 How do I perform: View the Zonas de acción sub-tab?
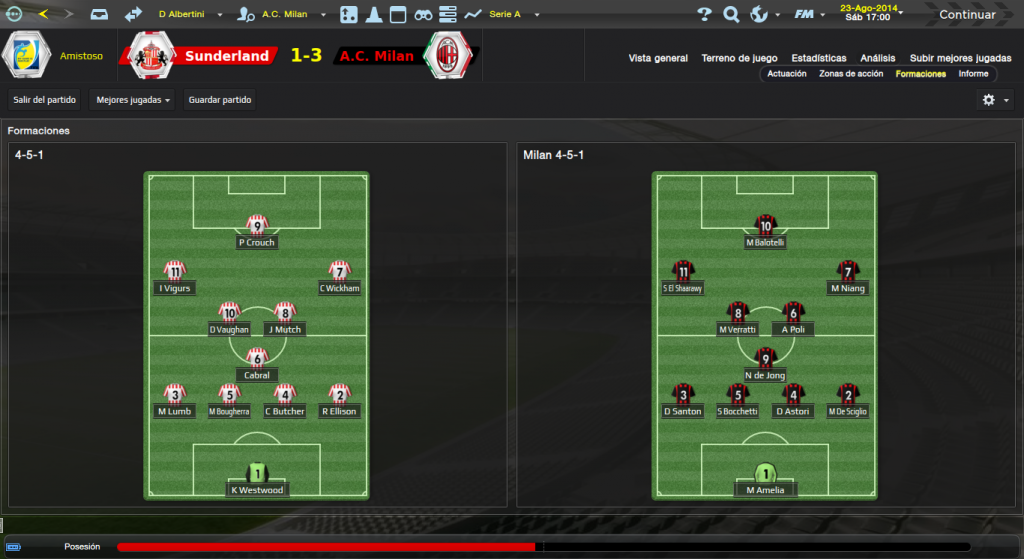coord(851,74)
